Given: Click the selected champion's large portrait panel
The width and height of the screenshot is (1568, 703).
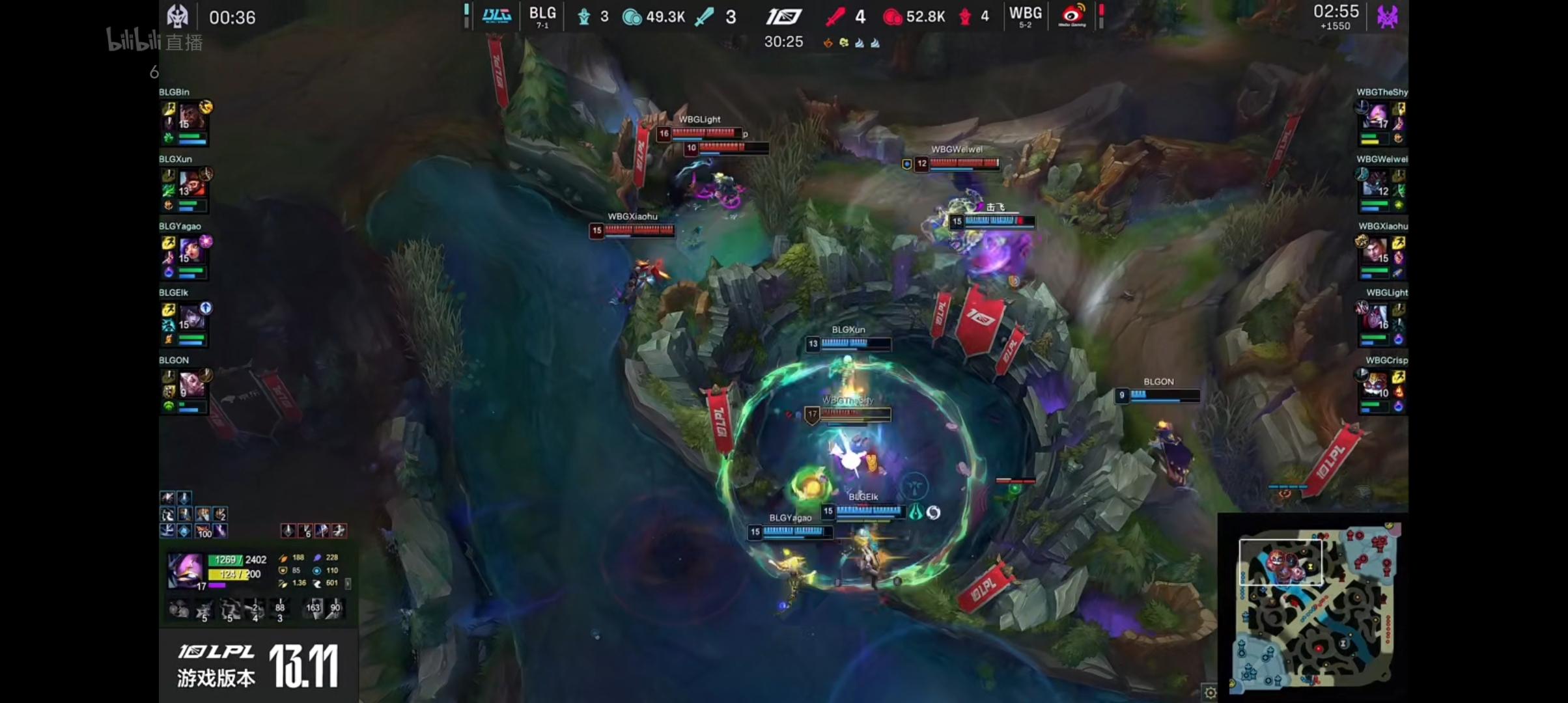Looking at the screenshot, I should click(185, 570).
